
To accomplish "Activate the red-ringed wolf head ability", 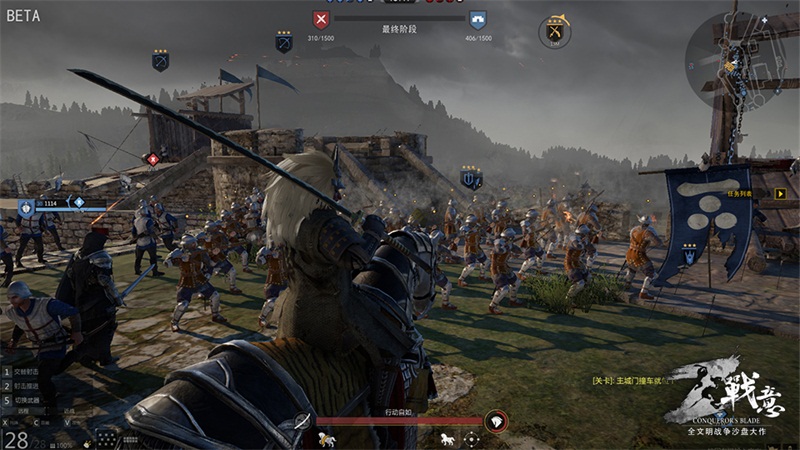I will click(496, 422).
